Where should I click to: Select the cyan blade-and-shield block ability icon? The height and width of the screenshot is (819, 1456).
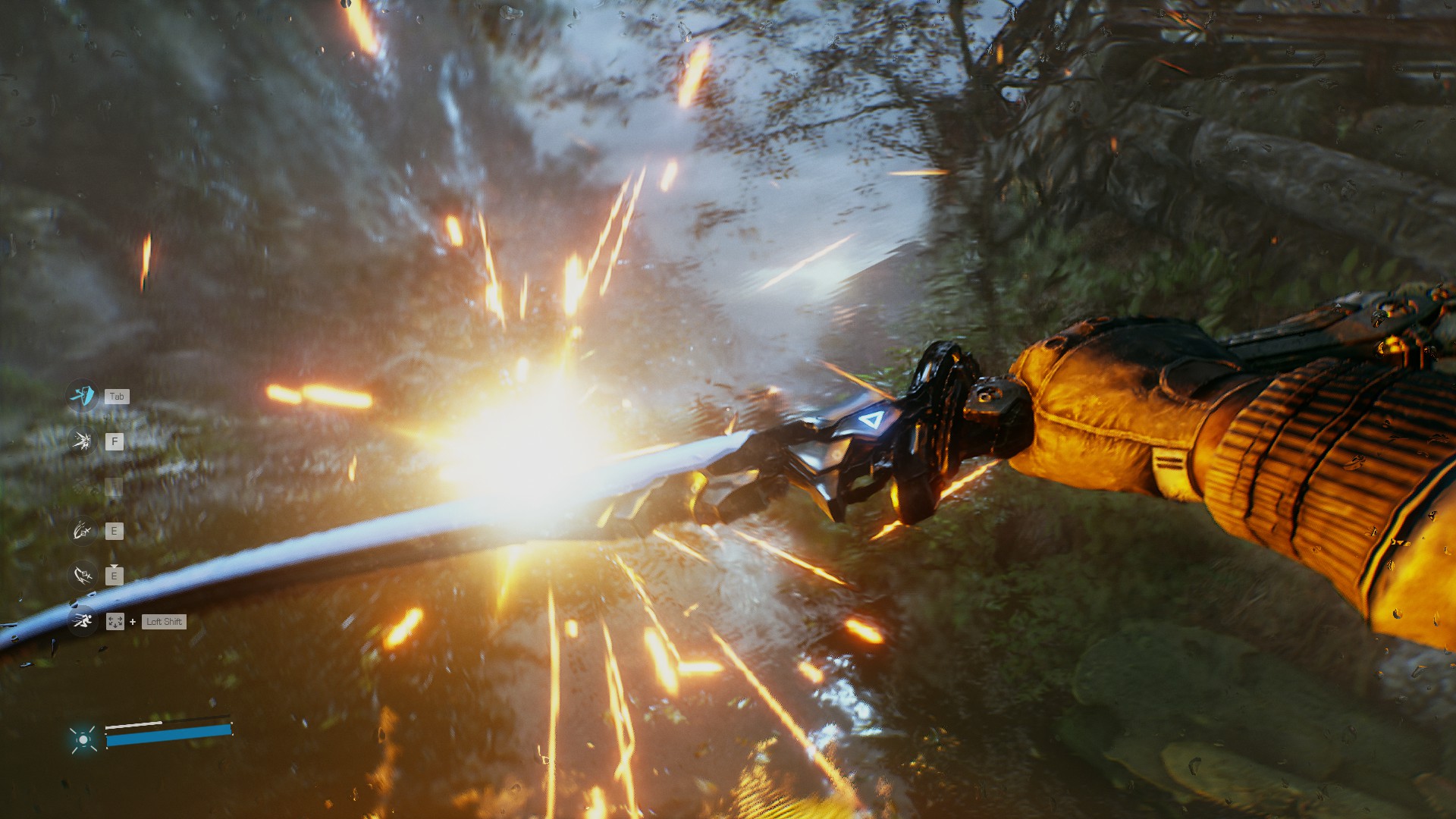click(81, 396)
